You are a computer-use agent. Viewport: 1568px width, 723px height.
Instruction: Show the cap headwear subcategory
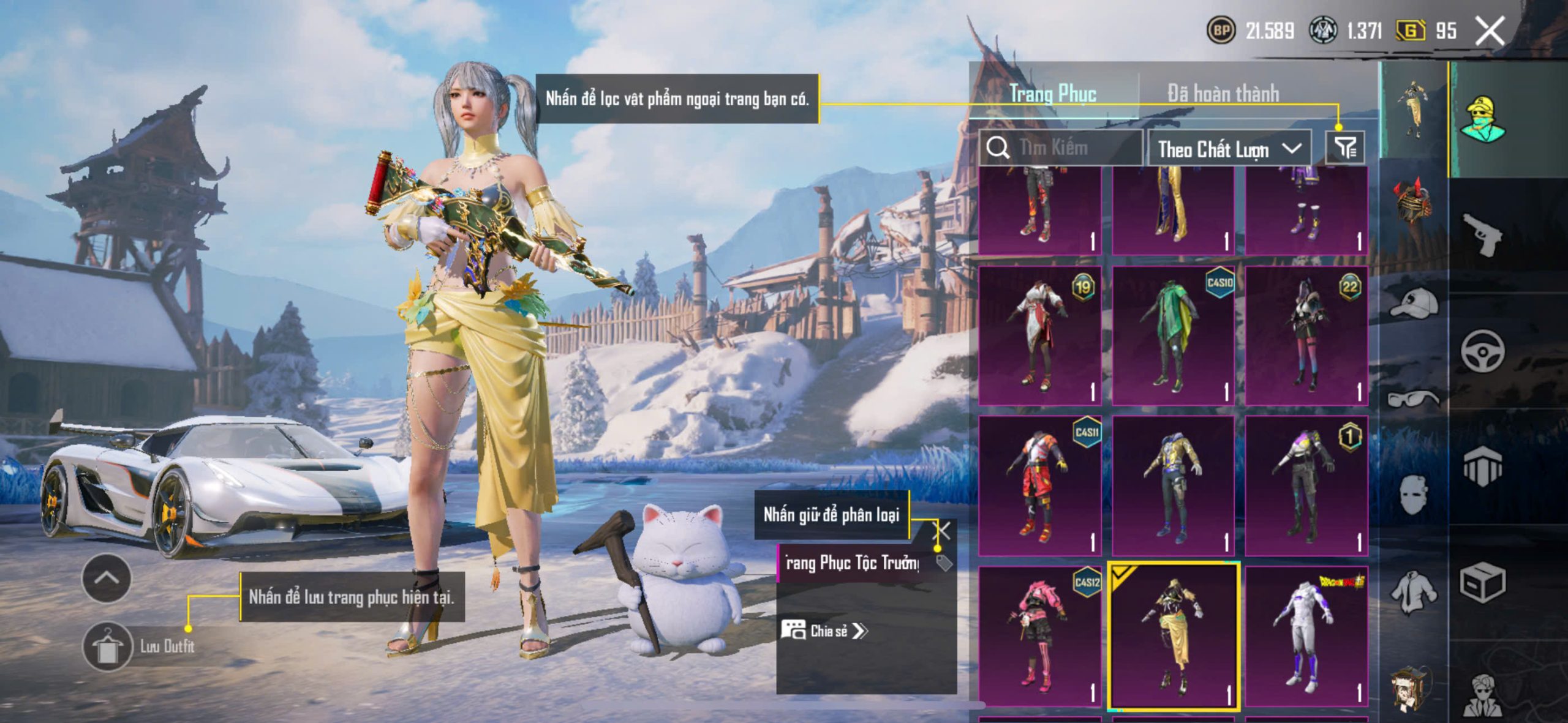point(1414,303)
